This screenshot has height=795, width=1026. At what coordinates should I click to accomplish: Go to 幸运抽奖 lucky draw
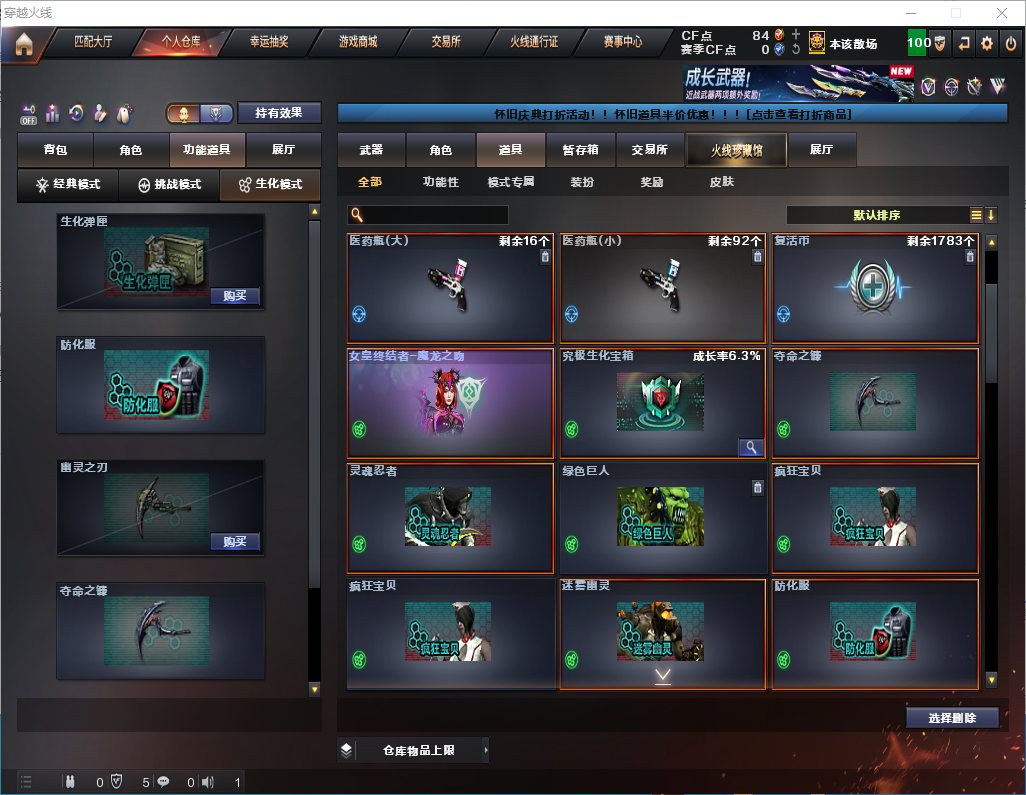point(268,42)
